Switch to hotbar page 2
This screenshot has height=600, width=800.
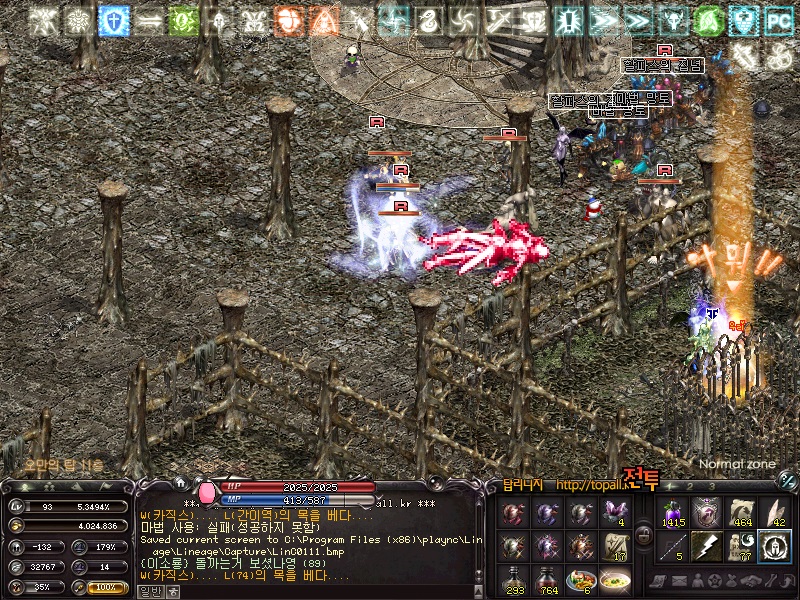pos(692,487)
